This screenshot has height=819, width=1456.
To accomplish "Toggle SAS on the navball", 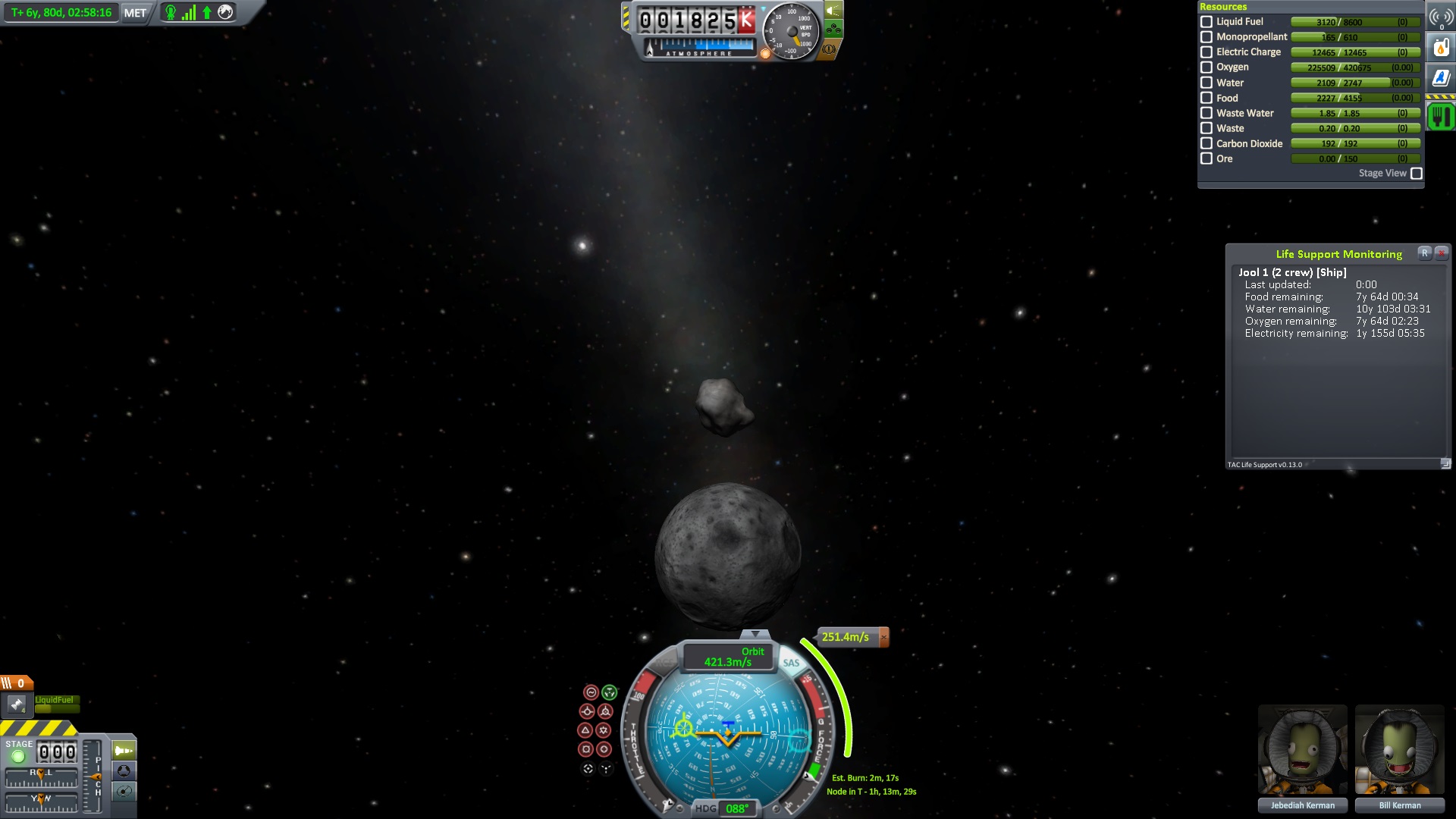I will pos(791,663).
